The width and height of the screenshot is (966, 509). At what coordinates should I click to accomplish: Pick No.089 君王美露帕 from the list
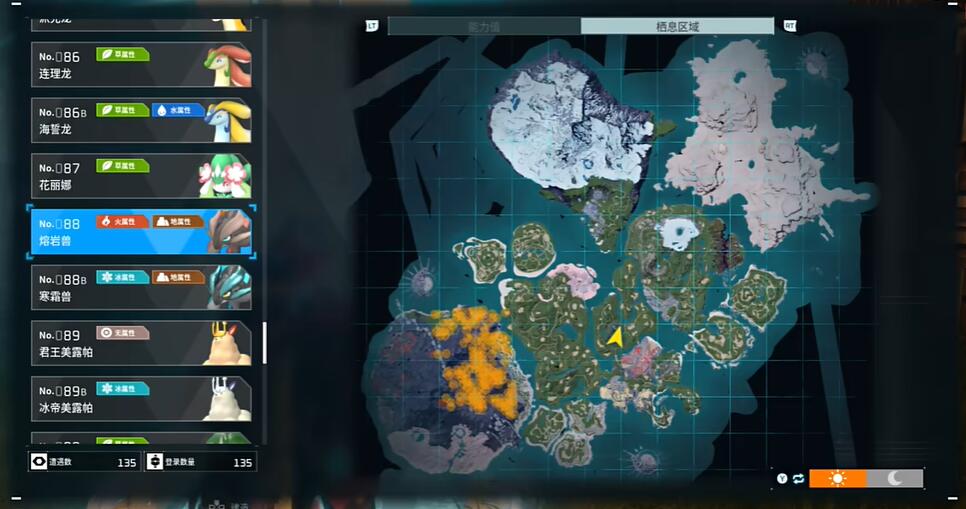pyautogui.click(x=140, y=343)
